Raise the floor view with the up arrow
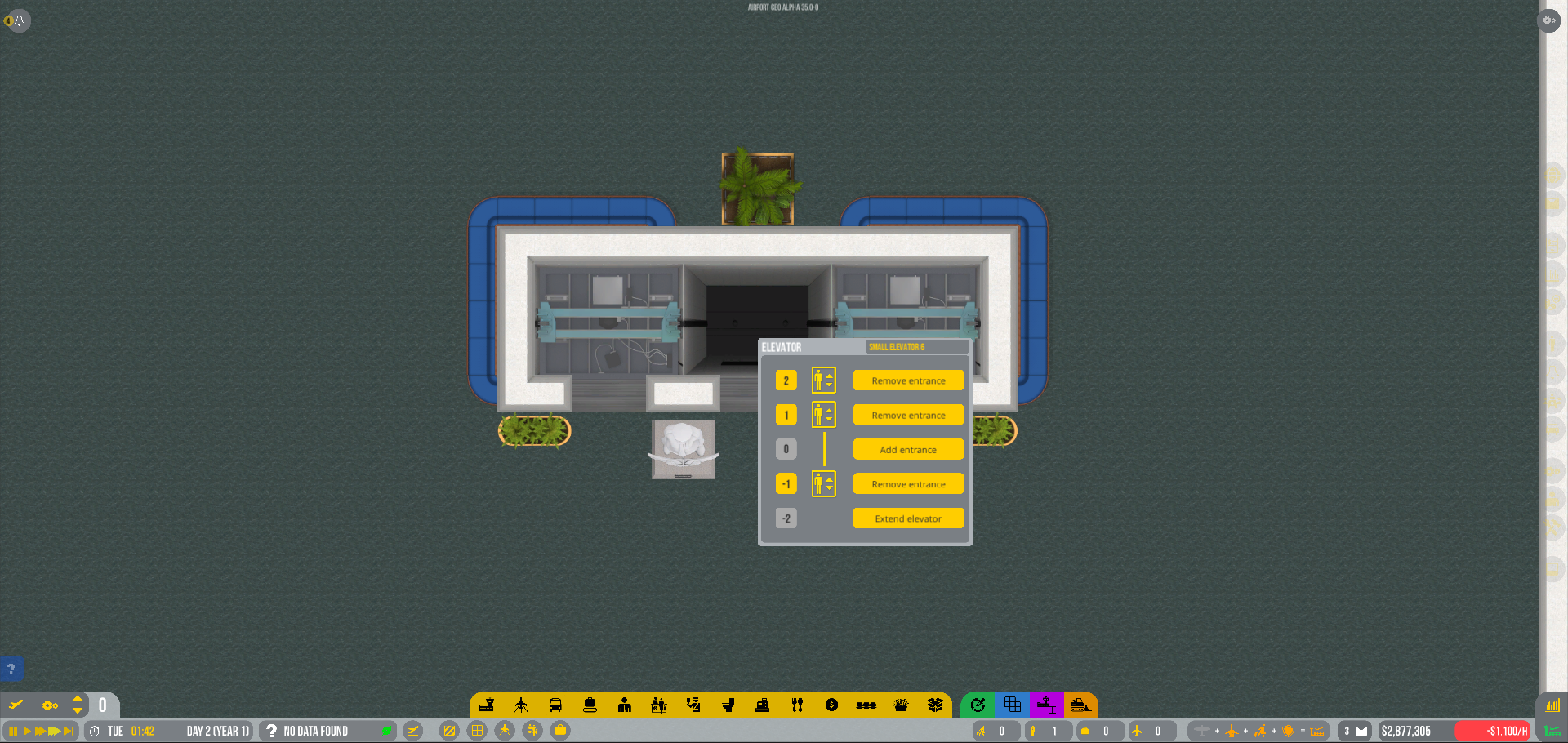The image size is (1568, 743). pos(78,700)
